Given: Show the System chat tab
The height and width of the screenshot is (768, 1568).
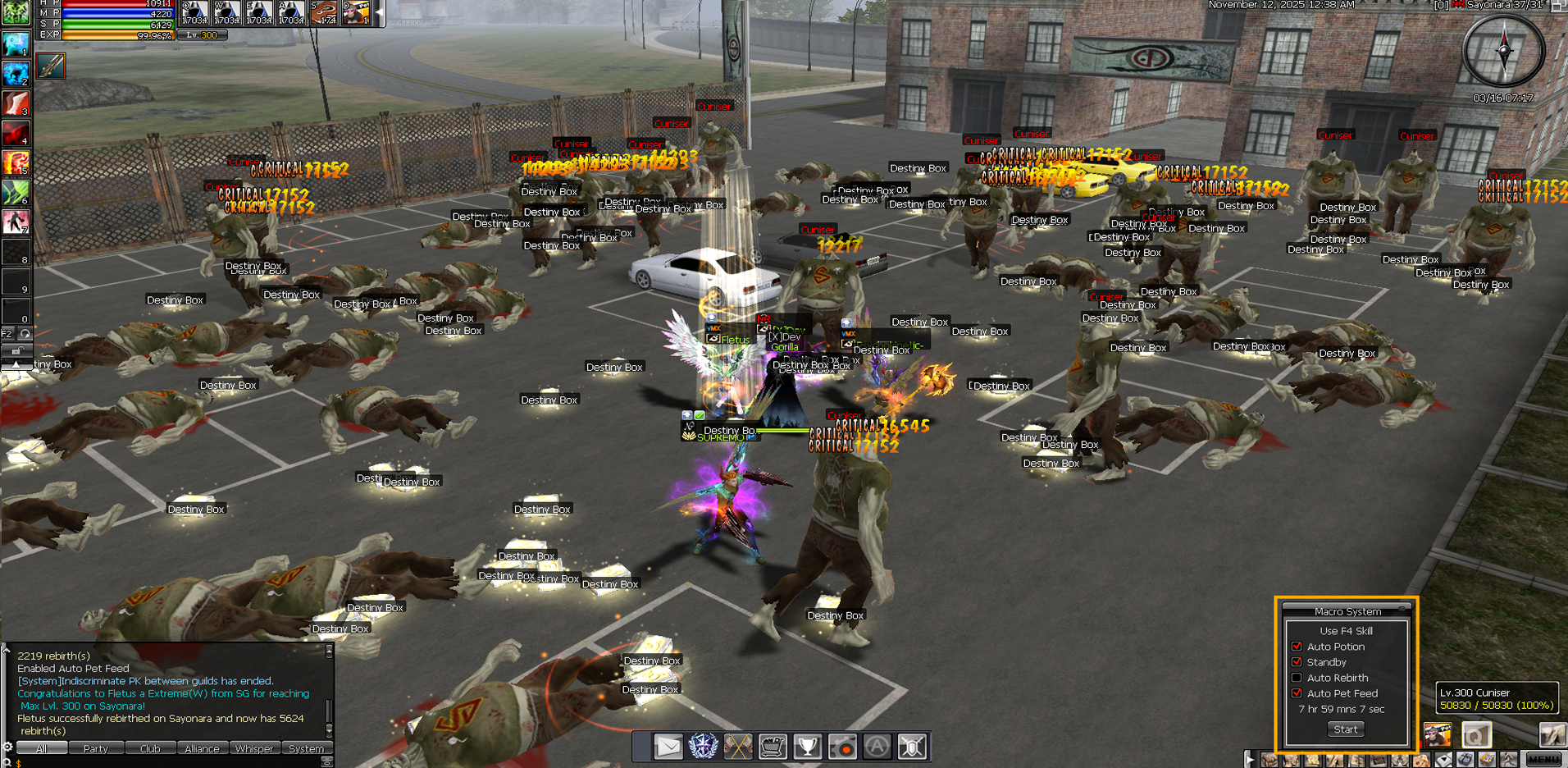Looking at the screenshot, I should [x=306, y=748].
